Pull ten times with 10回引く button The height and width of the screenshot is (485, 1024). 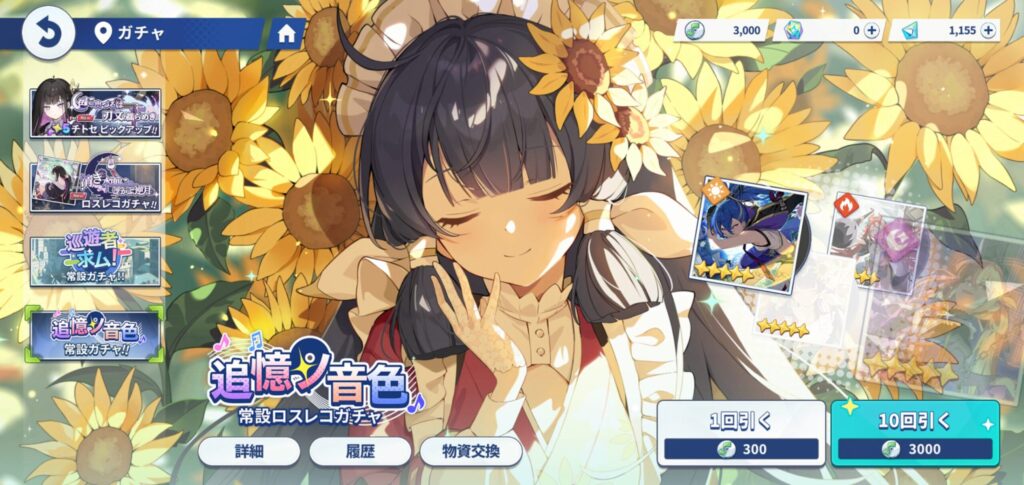tap(914, 434)
